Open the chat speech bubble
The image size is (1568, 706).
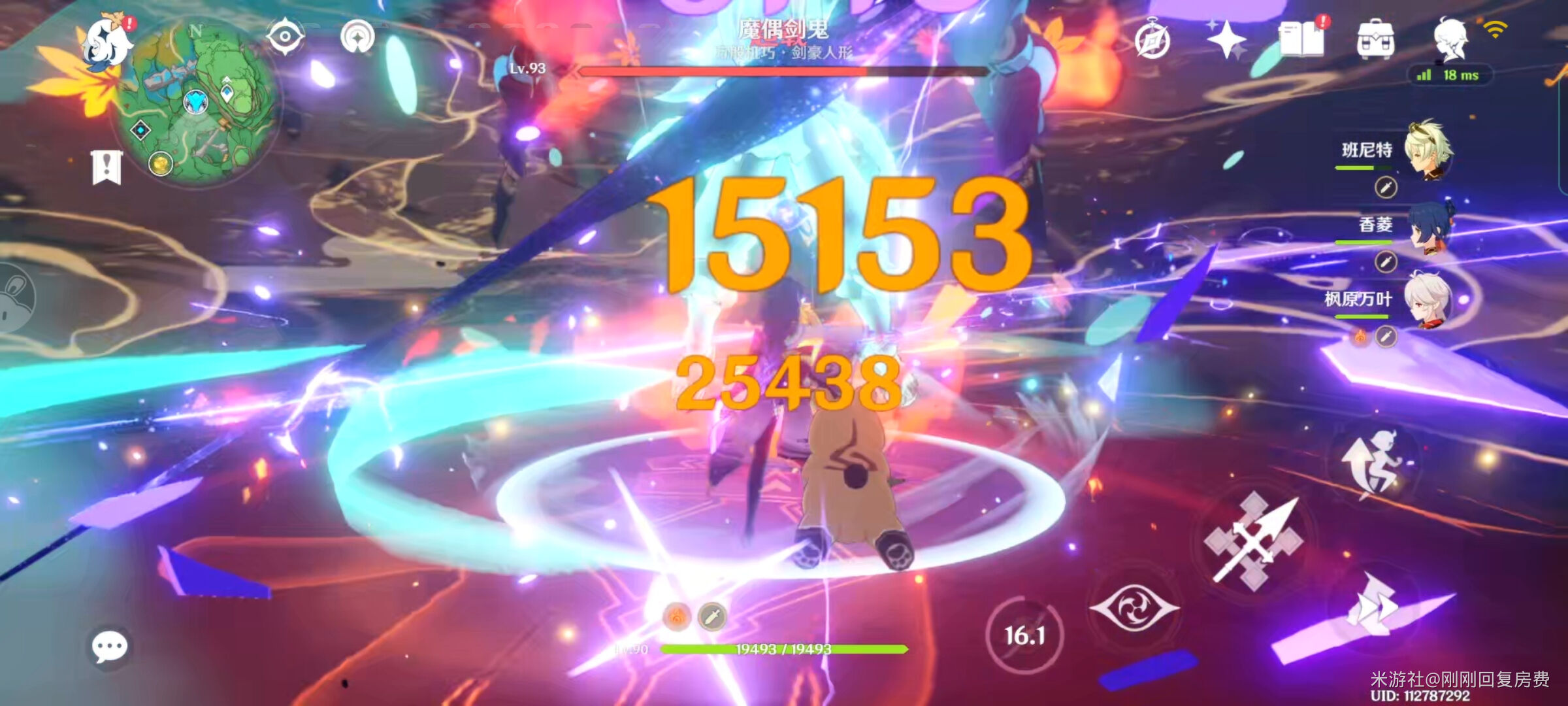tap(109, 647)
